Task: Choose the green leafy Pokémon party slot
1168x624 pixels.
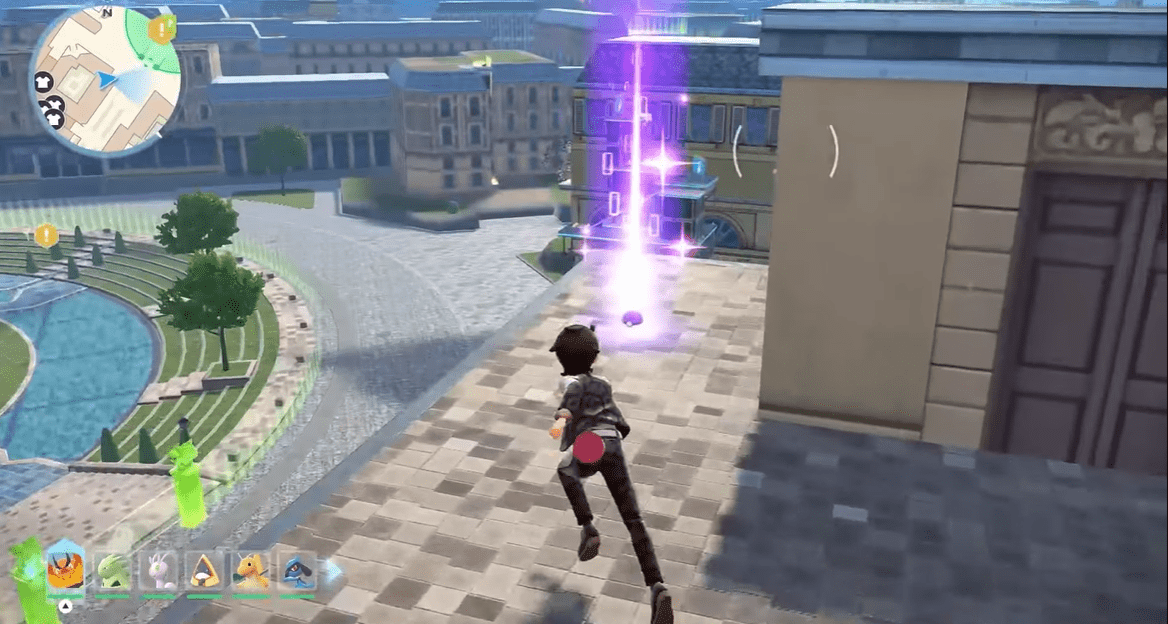Action: coord(112,571)
